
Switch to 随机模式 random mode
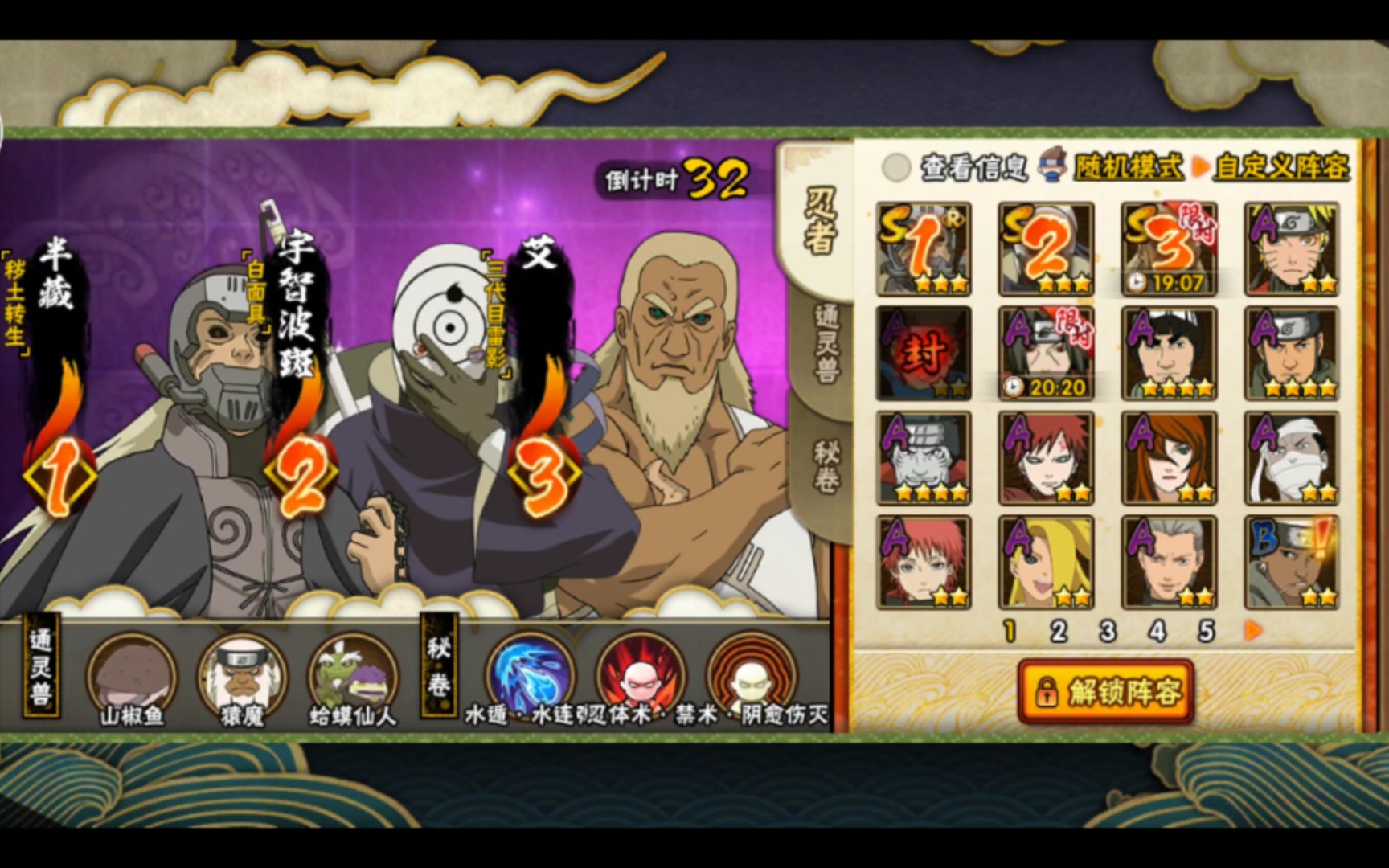click(x=1128, y=167)
